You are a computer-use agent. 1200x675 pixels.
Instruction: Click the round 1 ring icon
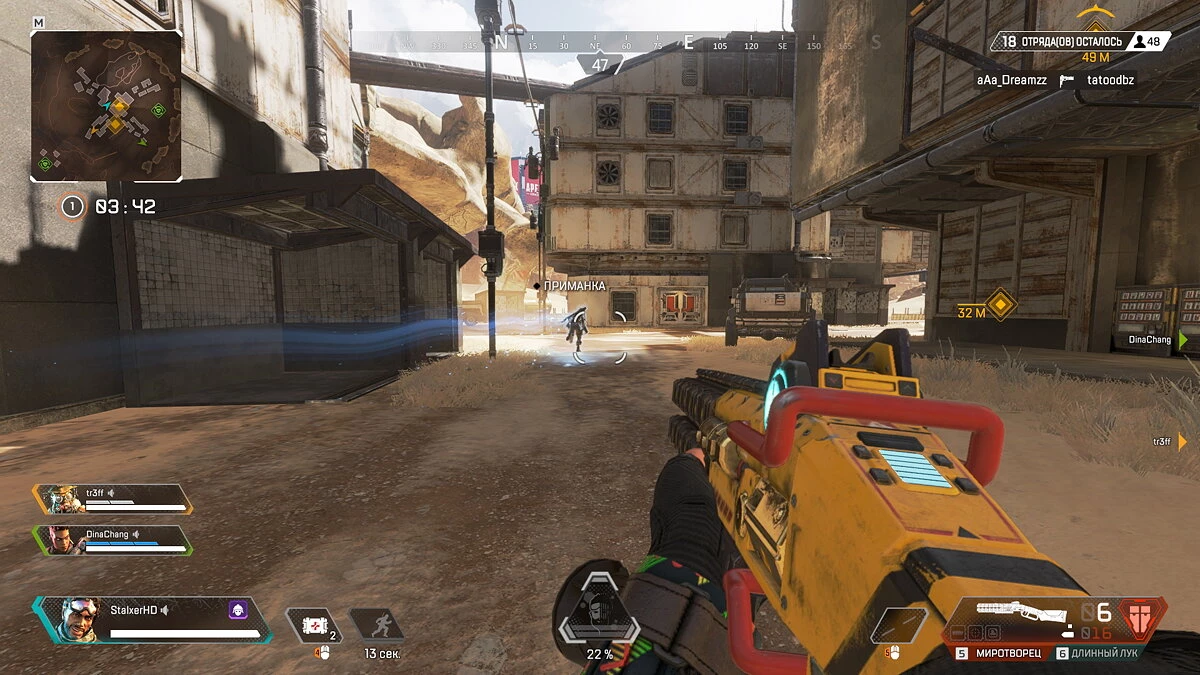pos(71,207)
